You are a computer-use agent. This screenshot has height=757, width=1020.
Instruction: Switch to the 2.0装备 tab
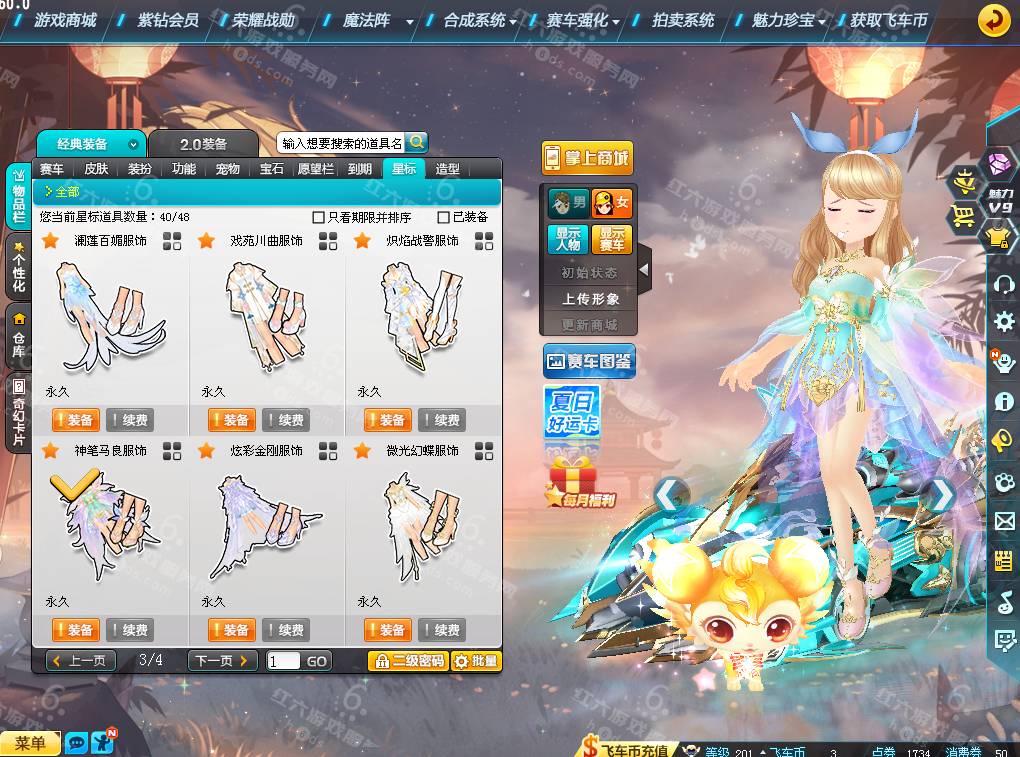tap(203, 144)
